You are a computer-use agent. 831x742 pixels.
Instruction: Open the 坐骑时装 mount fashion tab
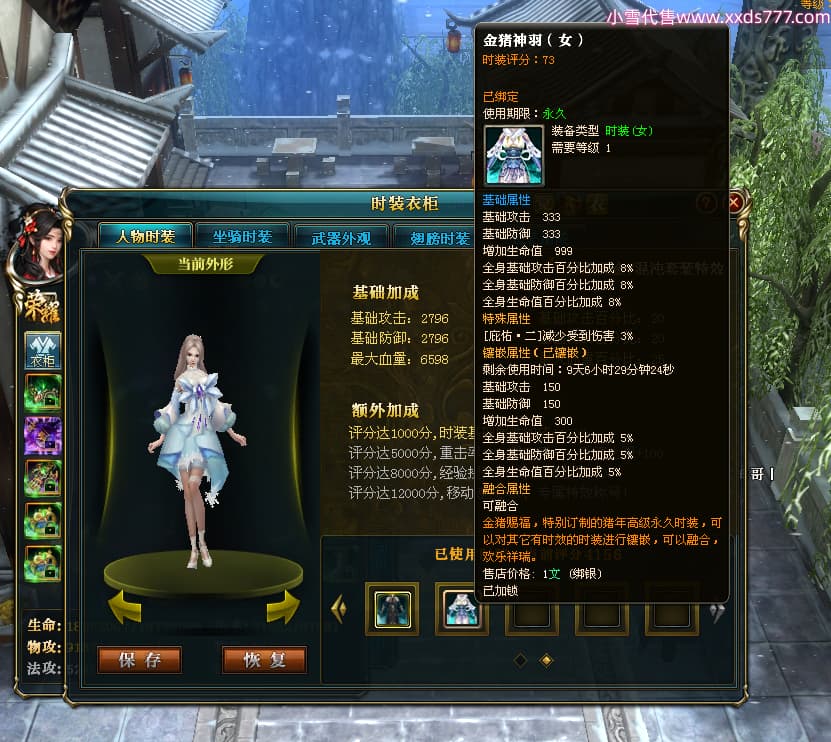(242, 237)
